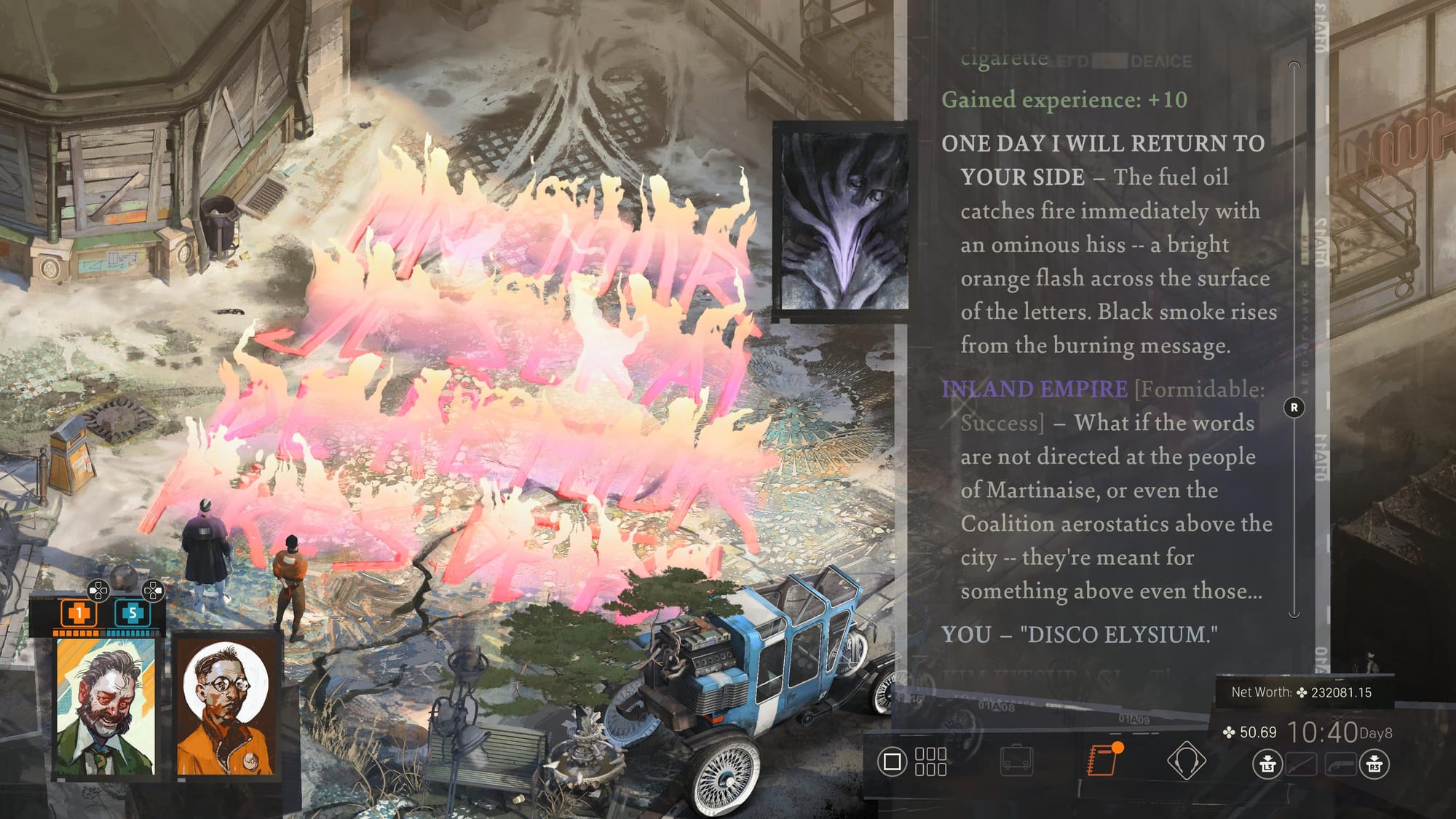Click the rifle held-item slot

pyautogui.click(x=1300, y=764)
